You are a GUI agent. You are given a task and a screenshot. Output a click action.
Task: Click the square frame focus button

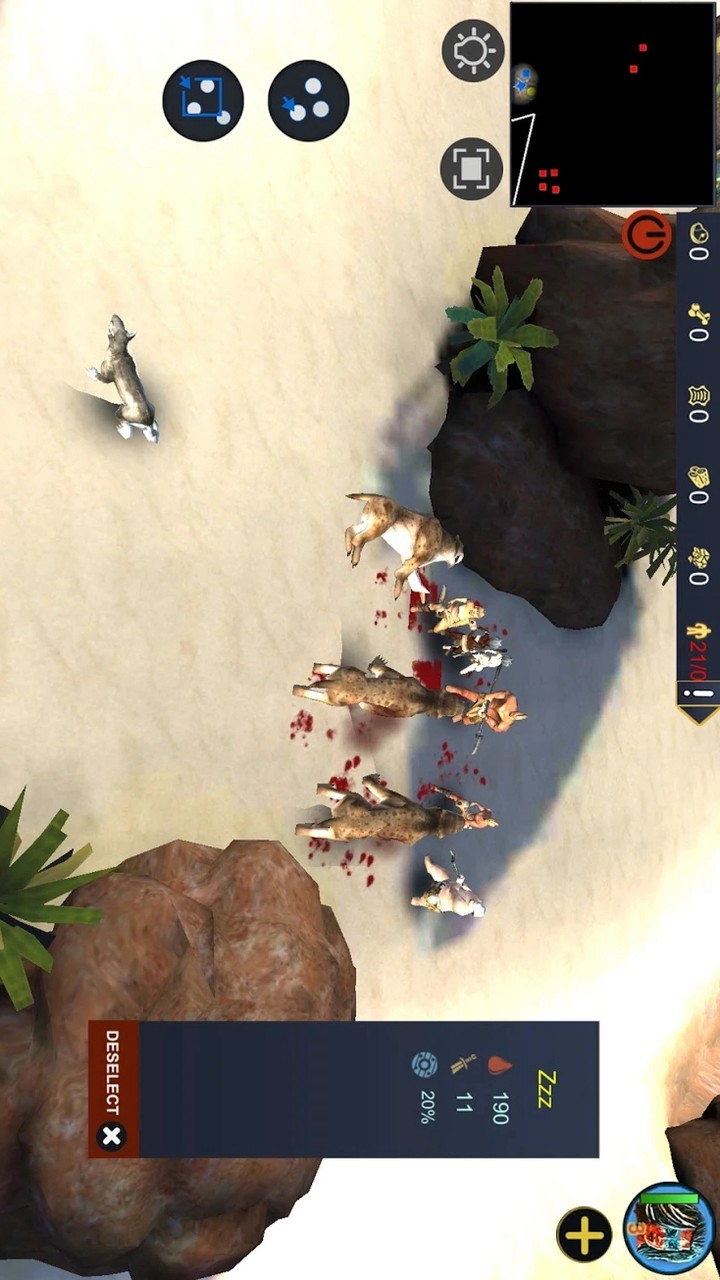[471, 168]
